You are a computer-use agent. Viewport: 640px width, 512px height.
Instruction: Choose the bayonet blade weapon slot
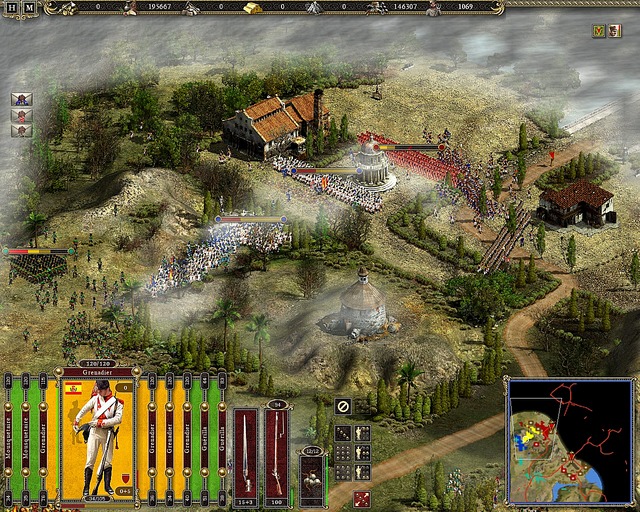[246, 450]
